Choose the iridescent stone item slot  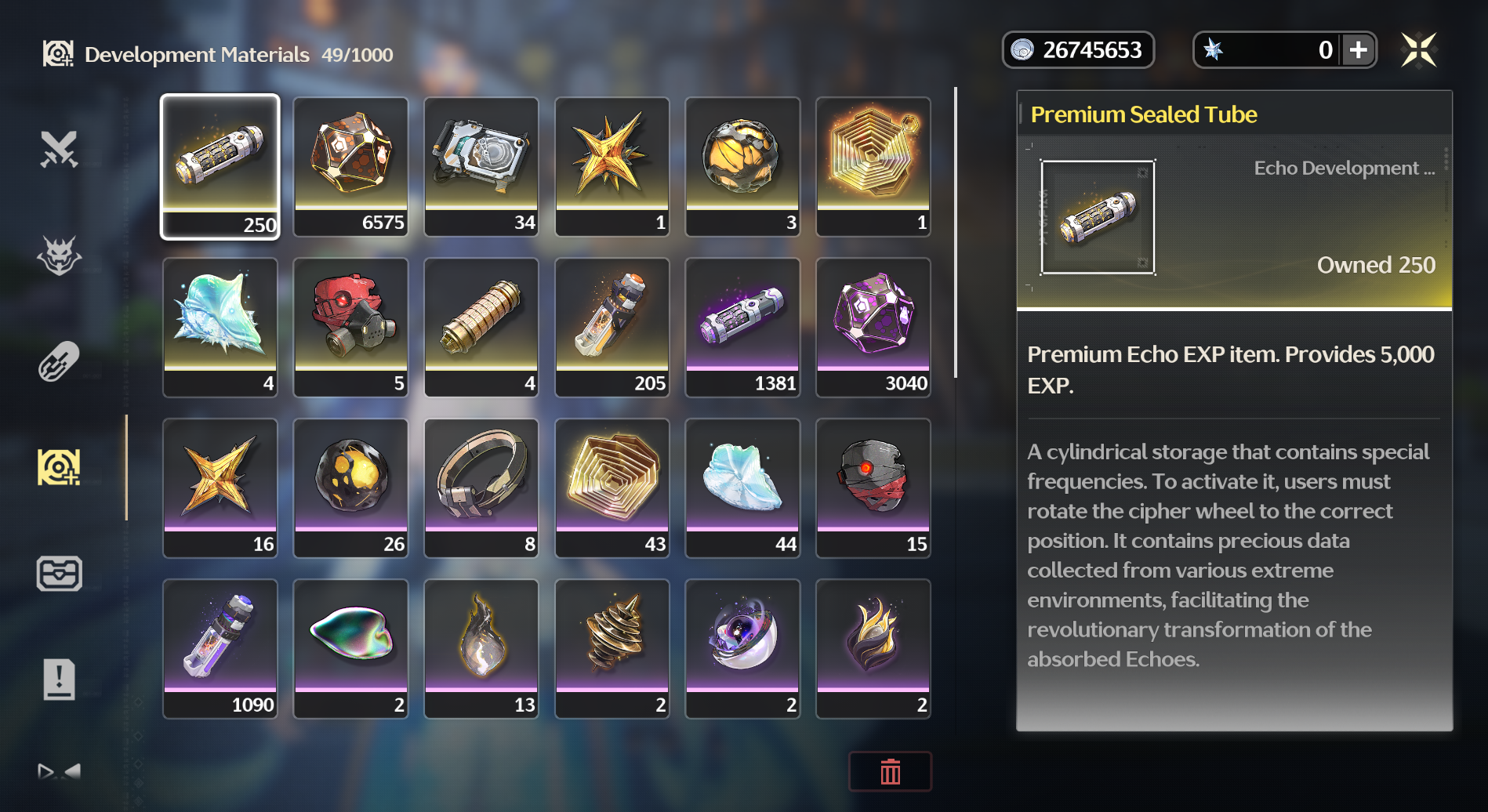(x=351, y=648)
